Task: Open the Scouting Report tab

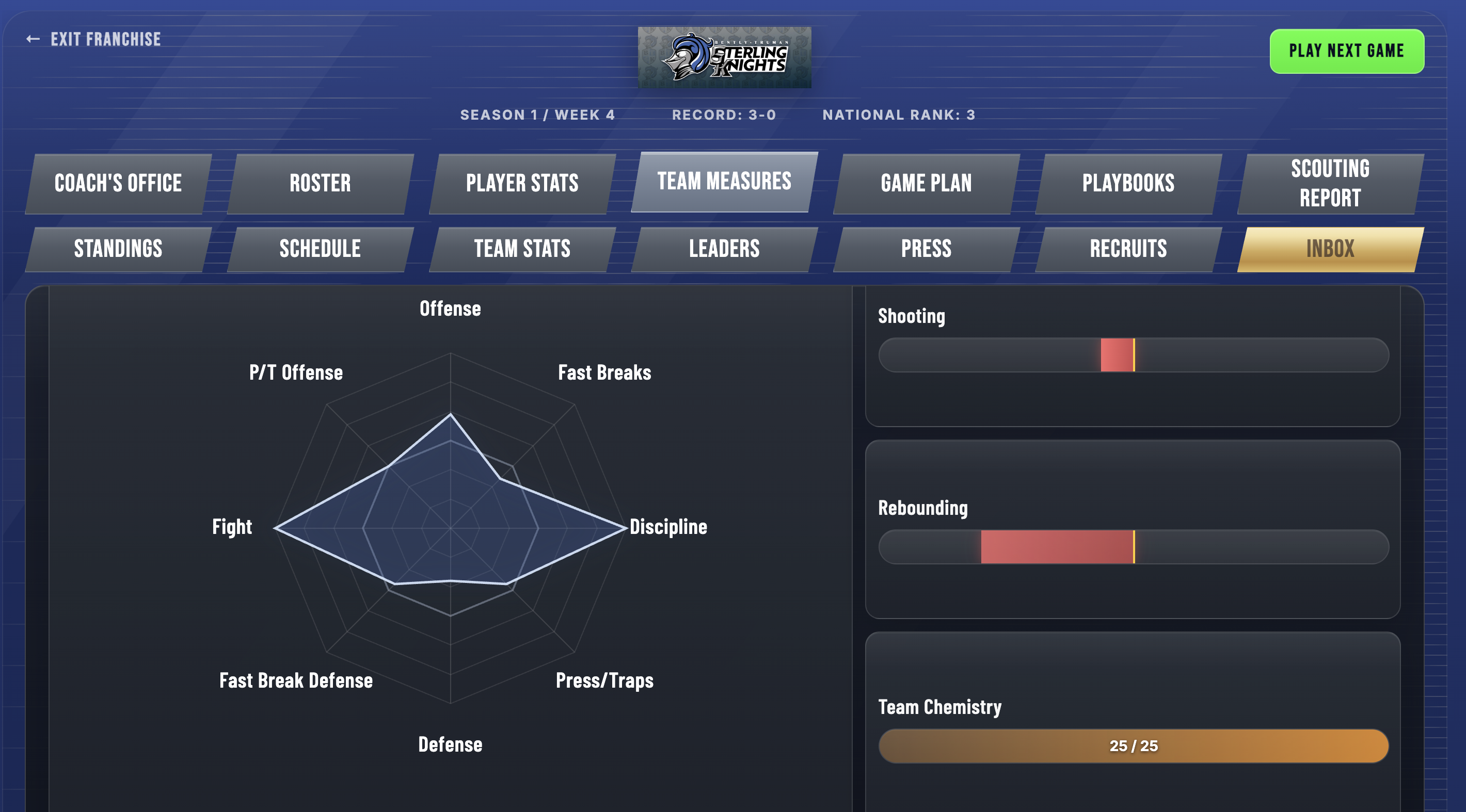Action: pyautogui.click(x=1329, y=183)
